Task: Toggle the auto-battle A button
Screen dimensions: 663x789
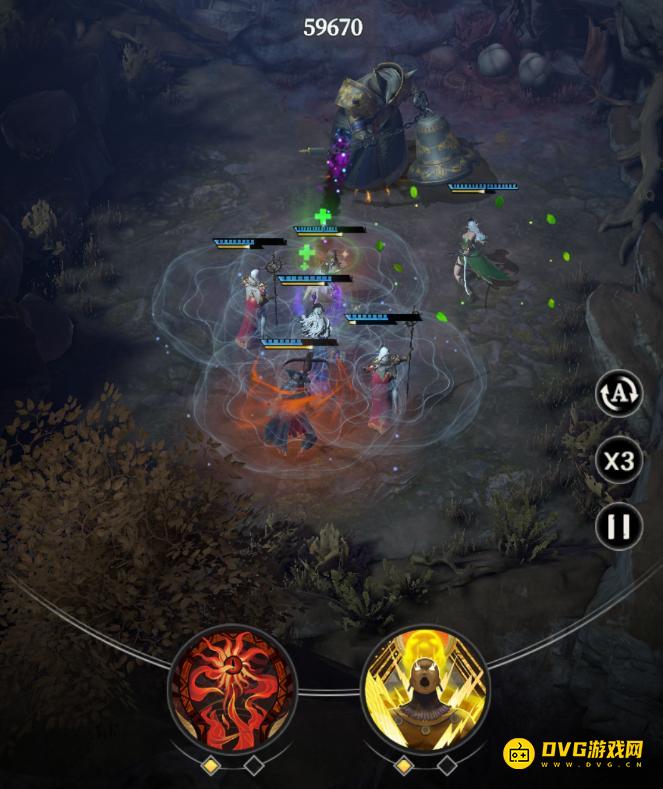Action: pyautogui.click(x=619, y=394)
